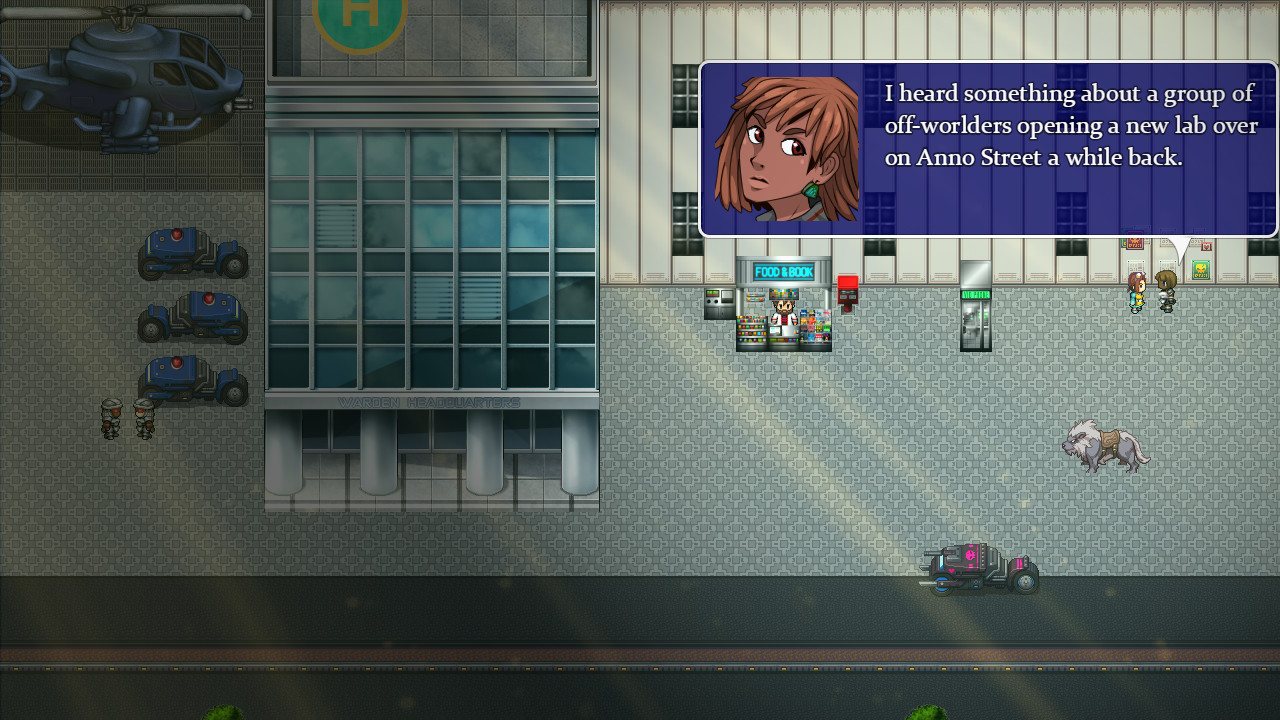
Task: Click the Warden Headquarters building sign
Action: pyautogui.click(x=430, y=401)
